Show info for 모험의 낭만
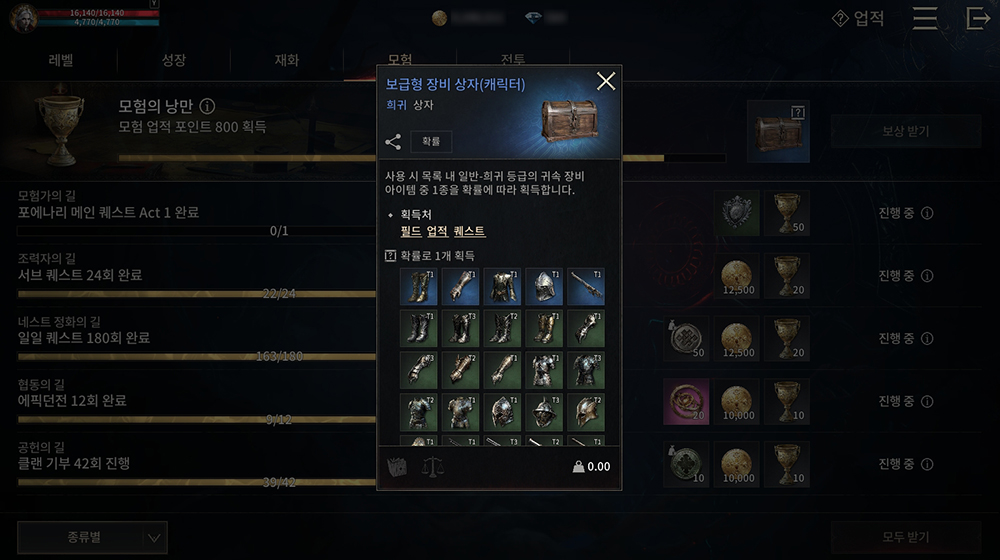The height and width of the screenshot is (560, 1000). [207, 106]
